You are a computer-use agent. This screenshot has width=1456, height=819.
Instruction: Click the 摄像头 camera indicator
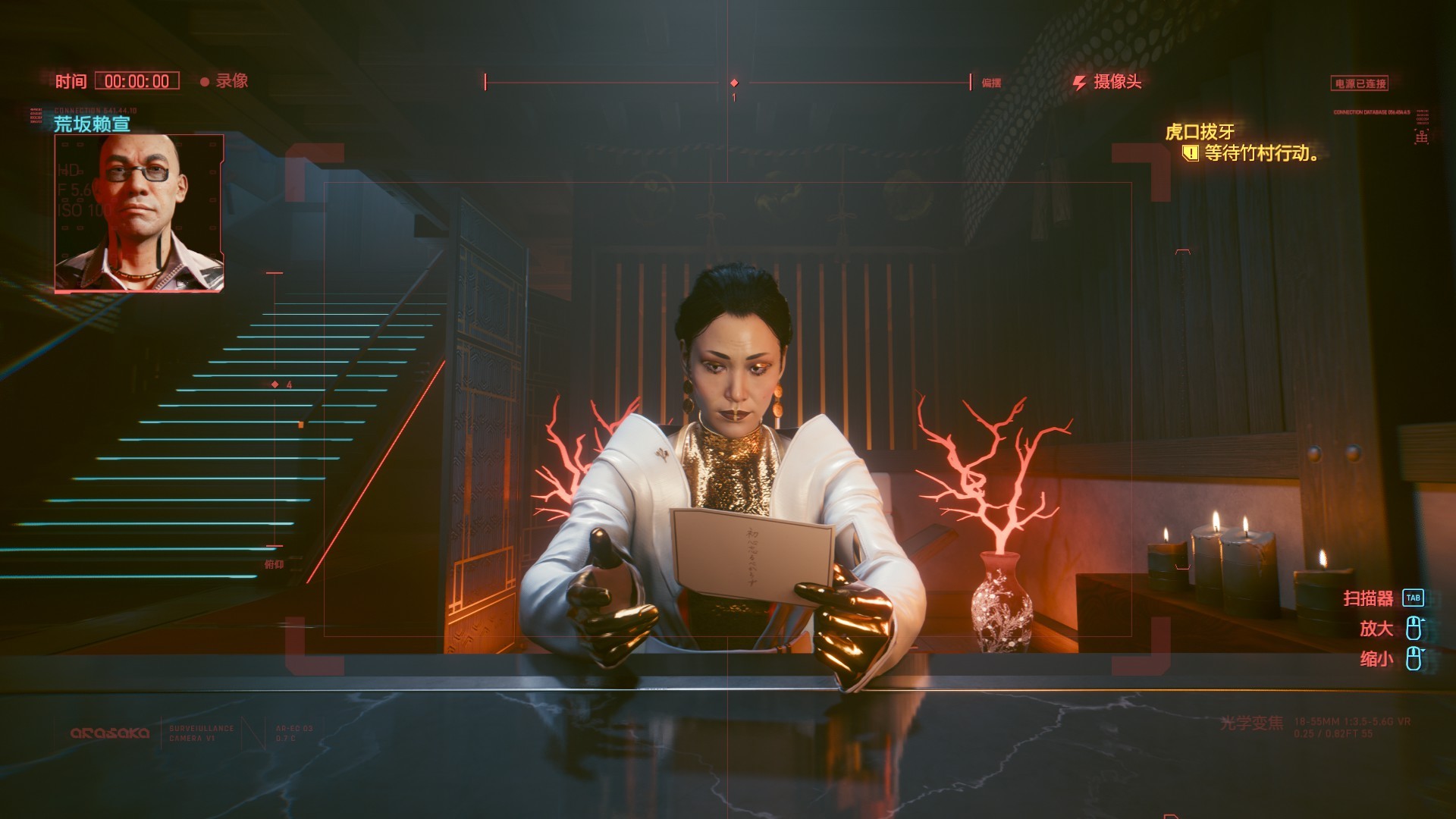click(1108, 82)
